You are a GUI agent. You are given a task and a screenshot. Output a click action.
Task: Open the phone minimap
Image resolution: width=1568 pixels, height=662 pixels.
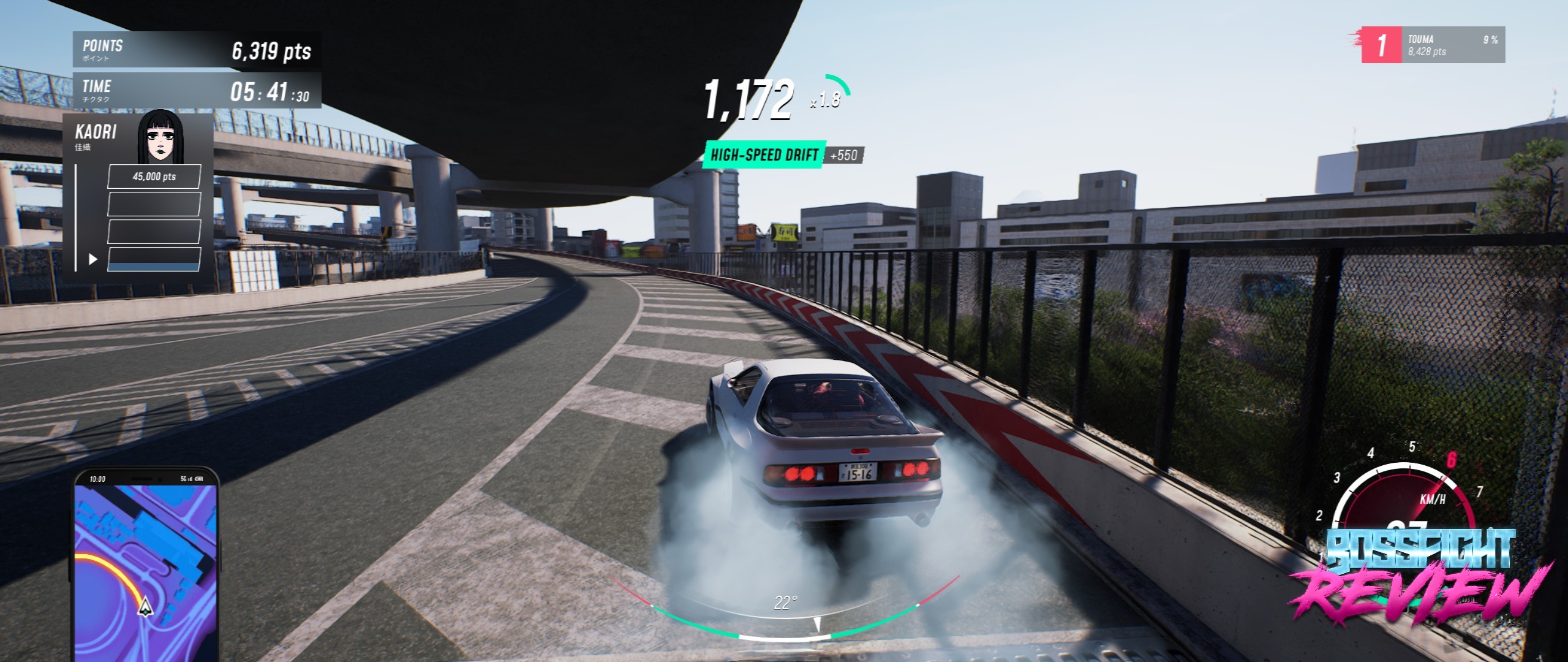146,567
